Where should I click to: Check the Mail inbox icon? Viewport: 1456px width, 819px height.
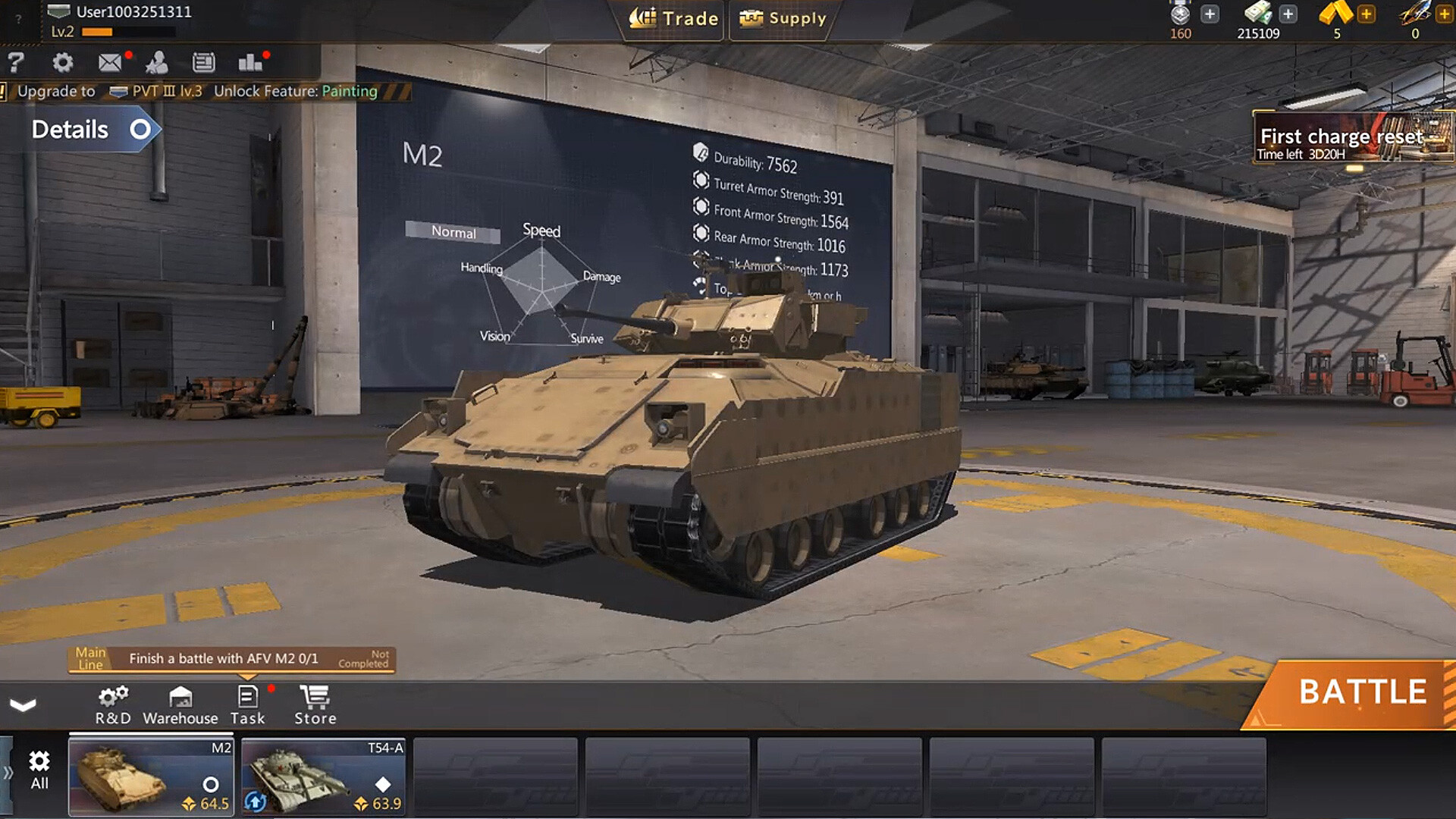(x=110, y=63)
